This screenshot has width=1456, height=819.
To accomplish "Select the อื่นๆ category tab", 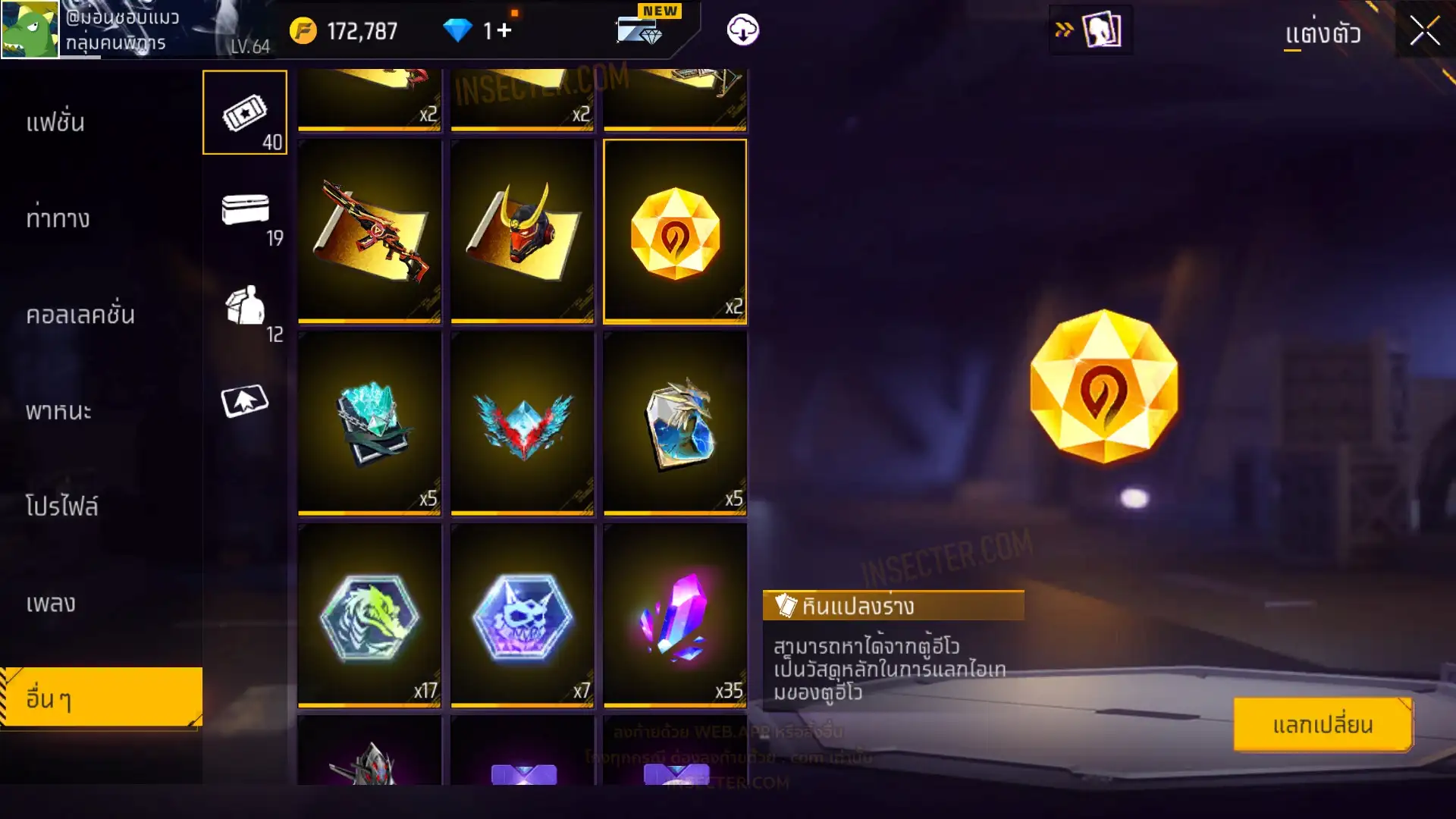I will click(101, 698).
